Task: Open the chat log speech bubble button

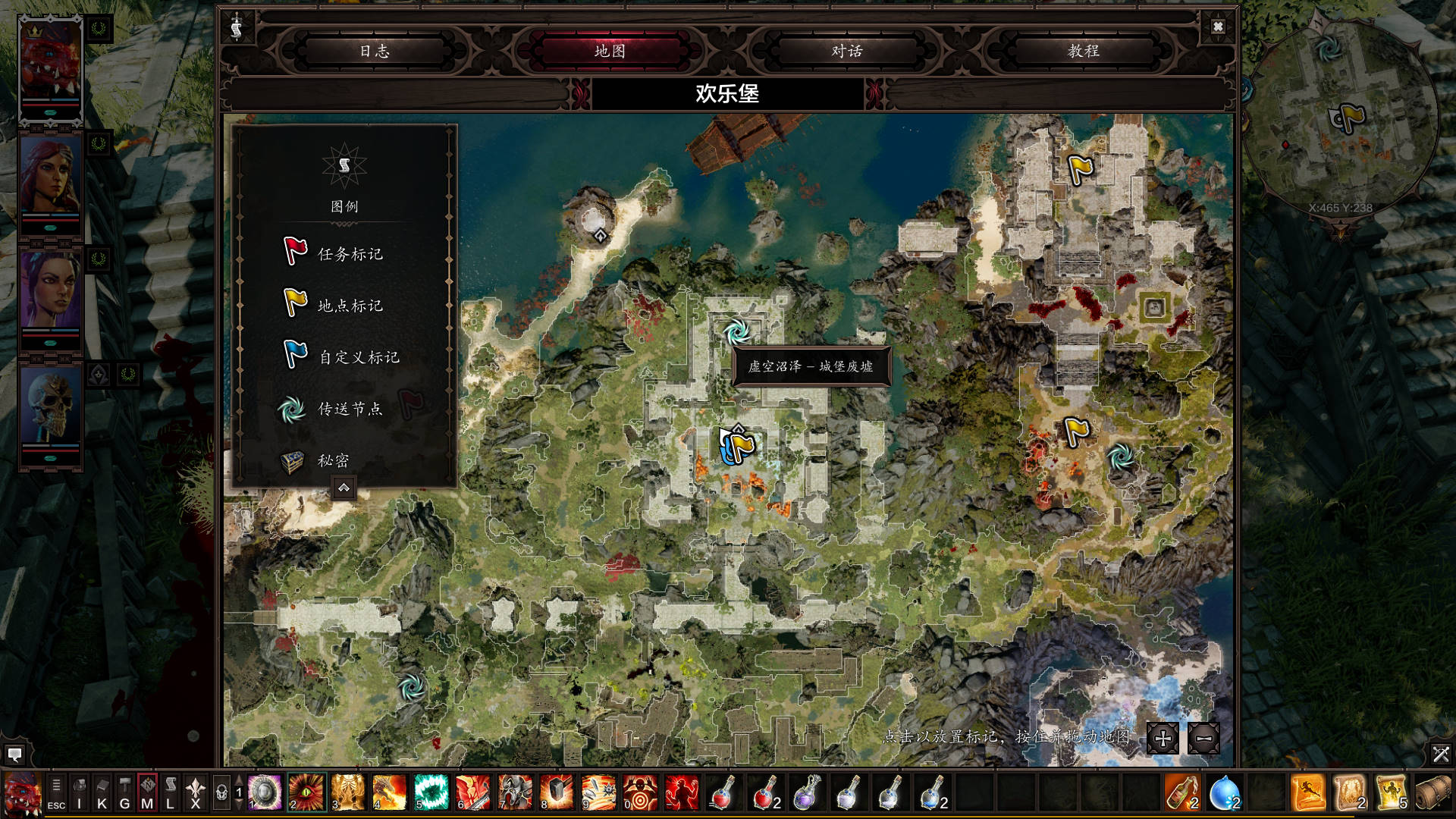Action: pos(14,755)
